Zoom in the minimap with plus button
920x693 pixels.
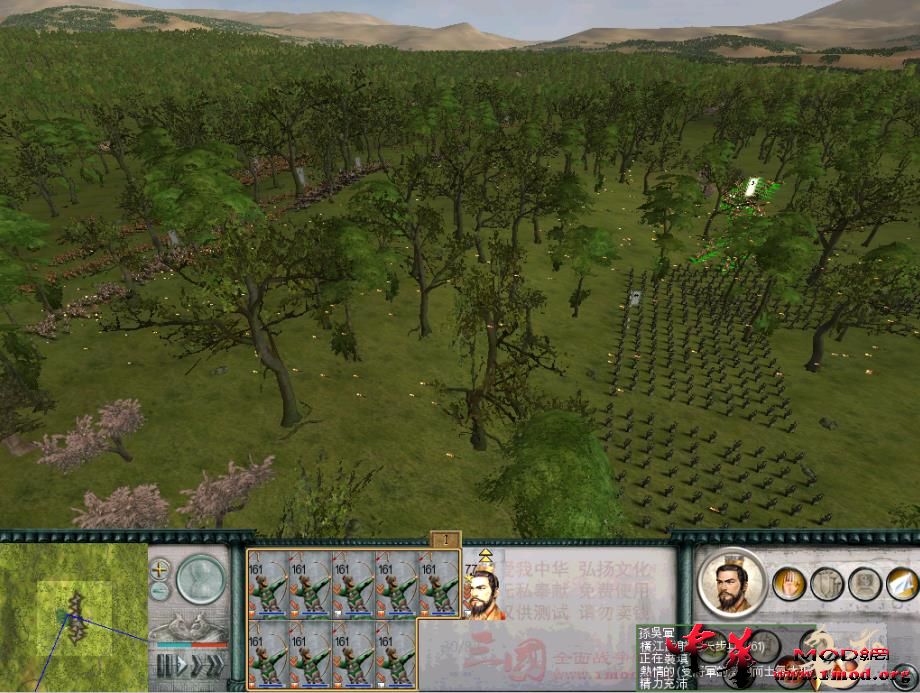pos(160,569)
